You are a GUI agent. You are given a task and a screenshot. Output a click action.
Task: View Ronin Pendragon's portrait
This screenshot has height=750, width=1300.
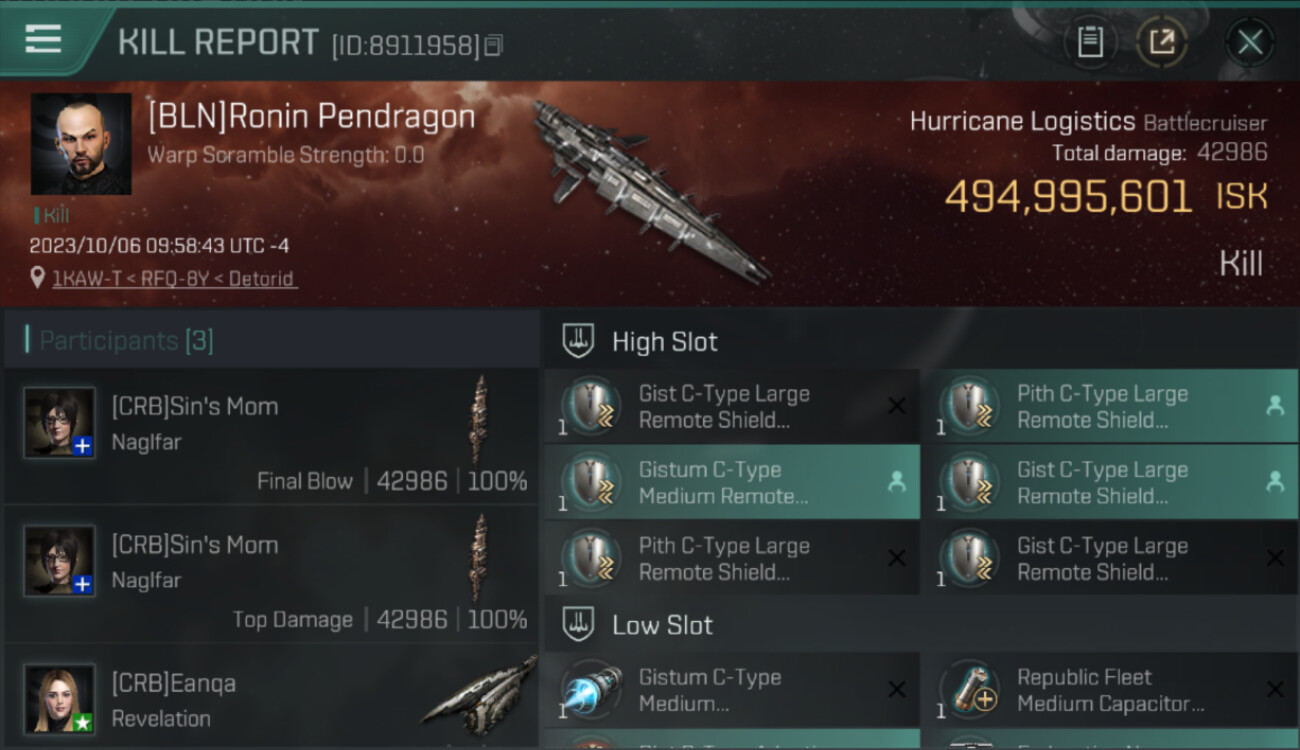pos(81,144)
